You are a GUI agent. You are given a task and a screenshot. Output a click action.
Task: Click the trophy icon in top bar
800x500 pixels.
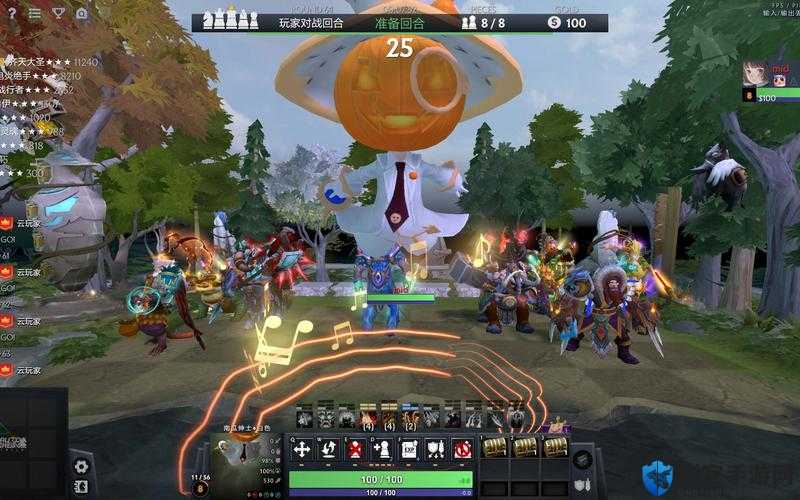coord(58,13)
